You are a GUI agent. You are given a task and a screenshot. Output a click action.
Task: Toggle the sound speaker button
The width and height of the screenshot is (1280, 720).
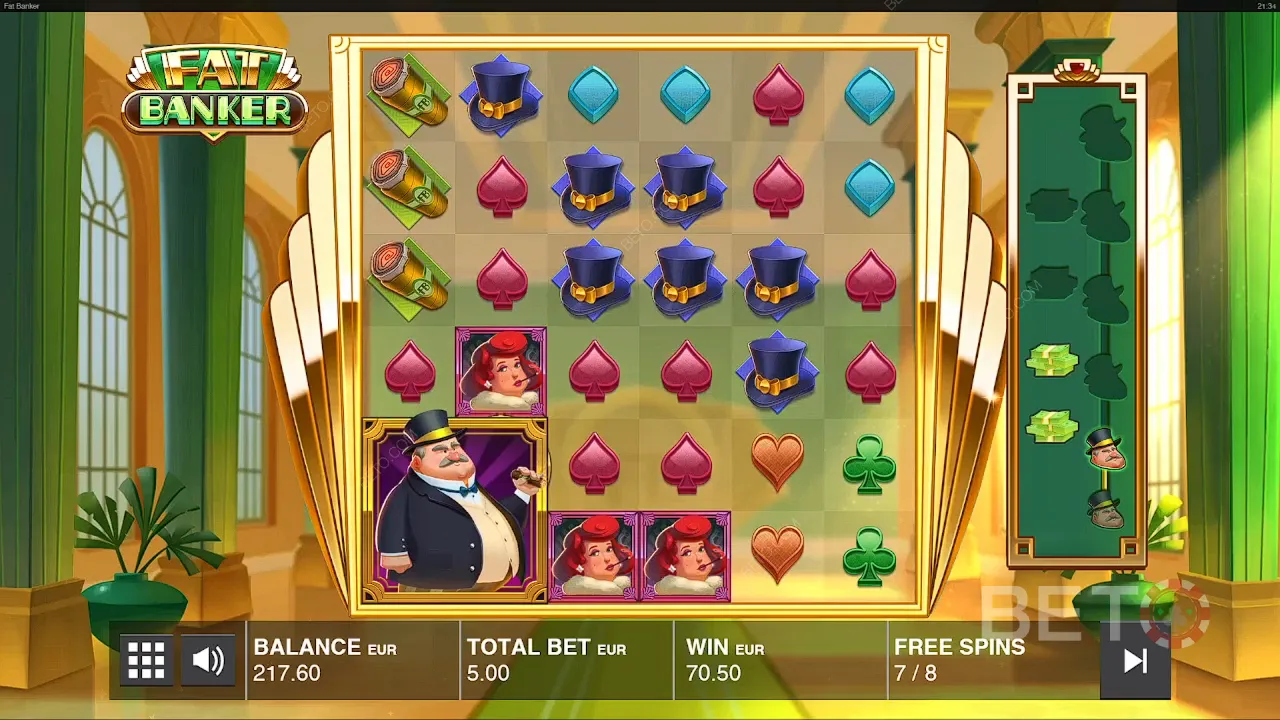tap(209, 660)
